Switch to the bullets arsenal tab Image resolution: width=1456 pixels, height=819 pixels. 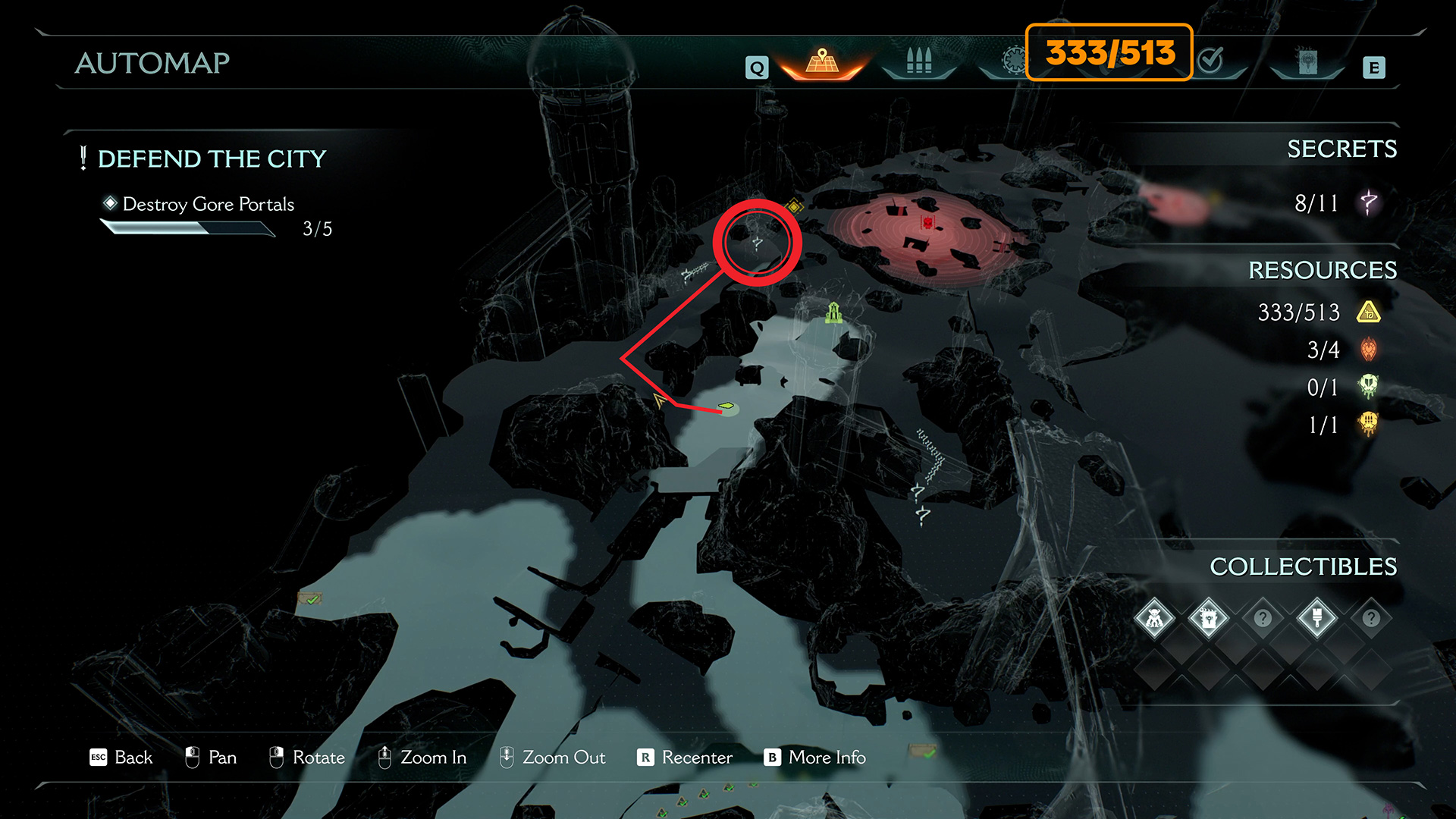point(918,61)
